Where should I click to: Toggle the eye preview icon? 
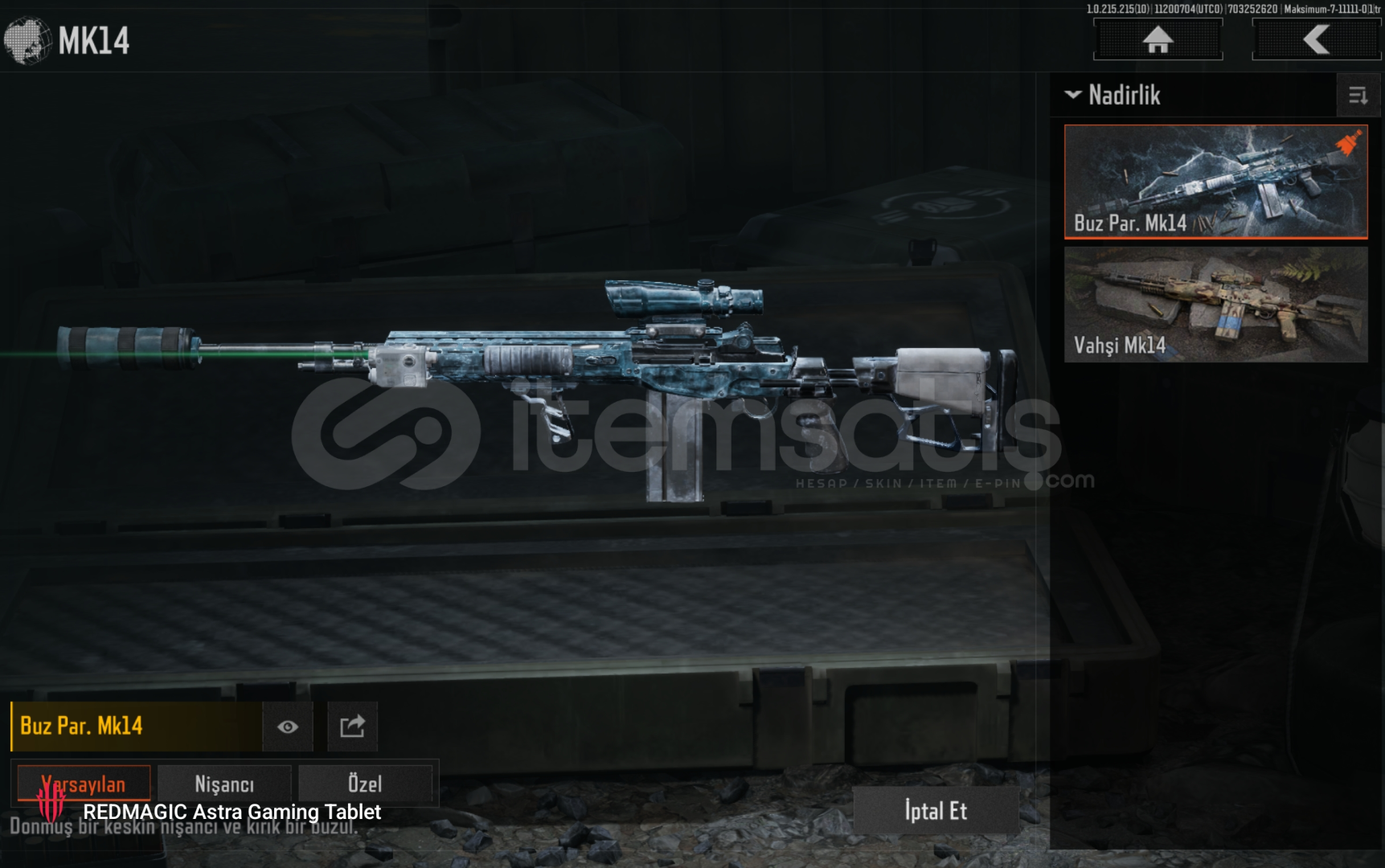(x=288, y=727)
